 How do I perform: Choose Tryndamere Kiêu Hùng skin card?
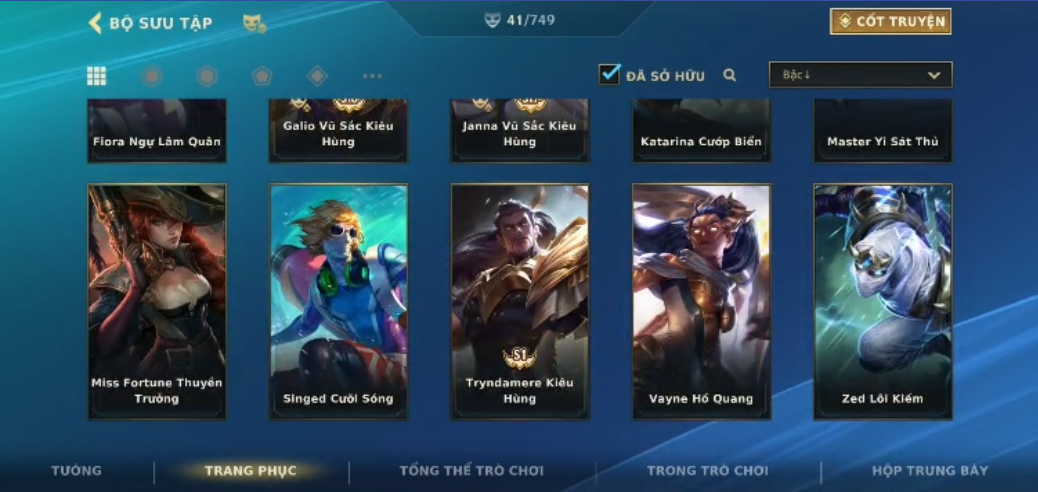point(520,300)
